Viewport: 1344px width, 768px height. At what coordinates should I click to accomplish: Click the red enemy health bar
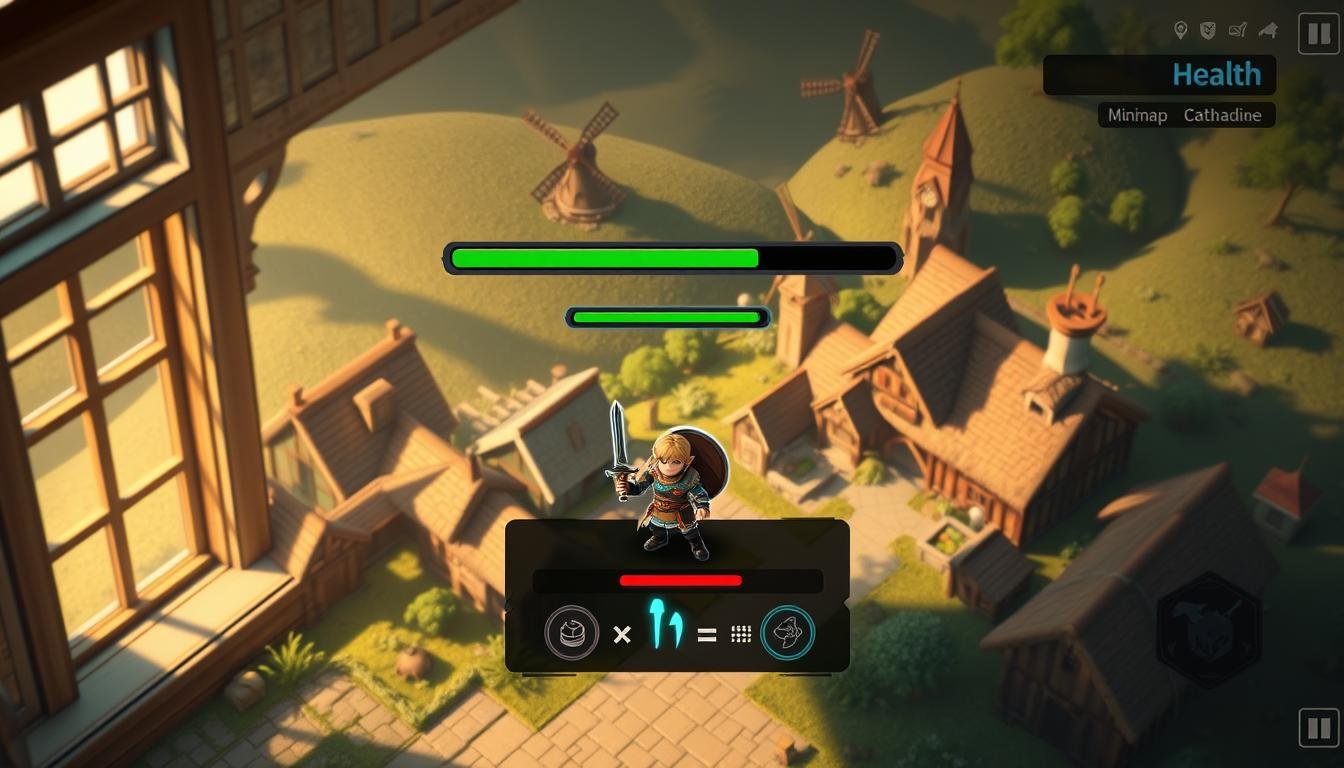click(681, 581)
